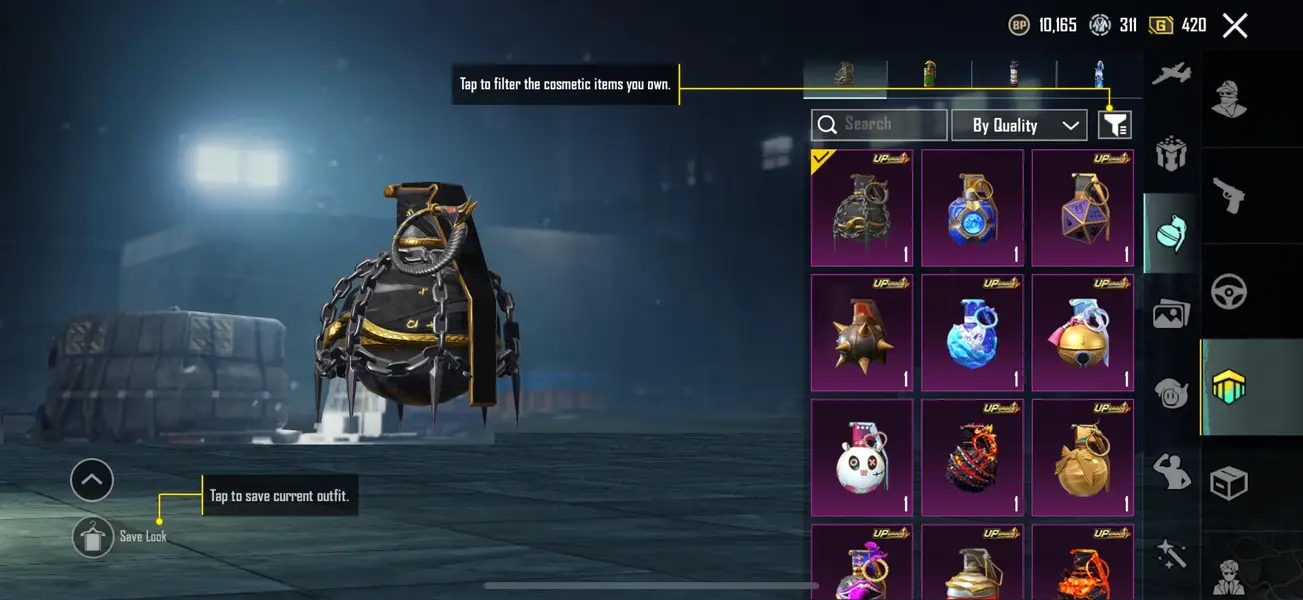This screenshot has width=1303, height=600.
Task: Click the Search field
Action: point(879,124)
